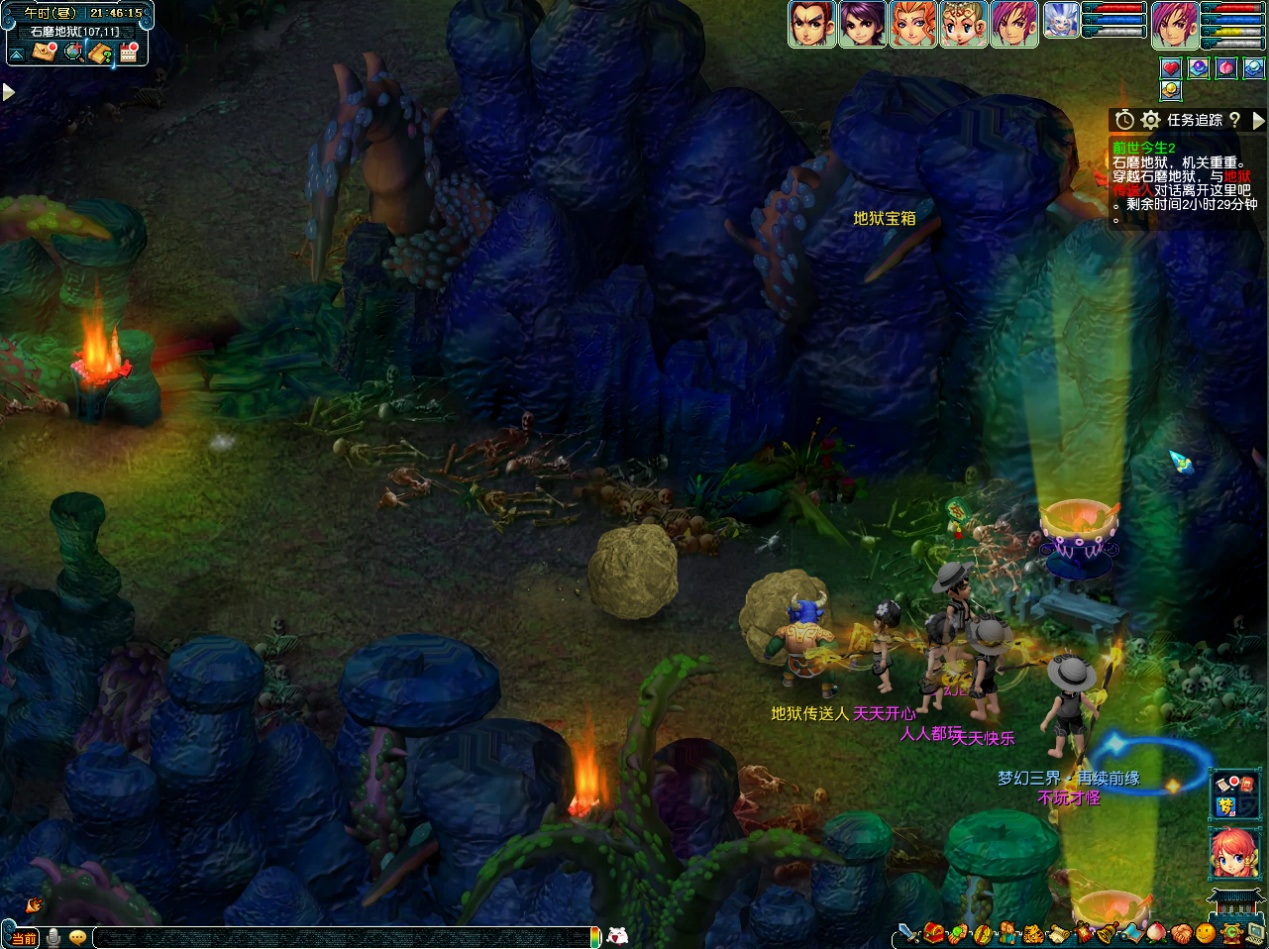Click the task tracker question mark help
1269x949 pixels.
point(1235,120)
